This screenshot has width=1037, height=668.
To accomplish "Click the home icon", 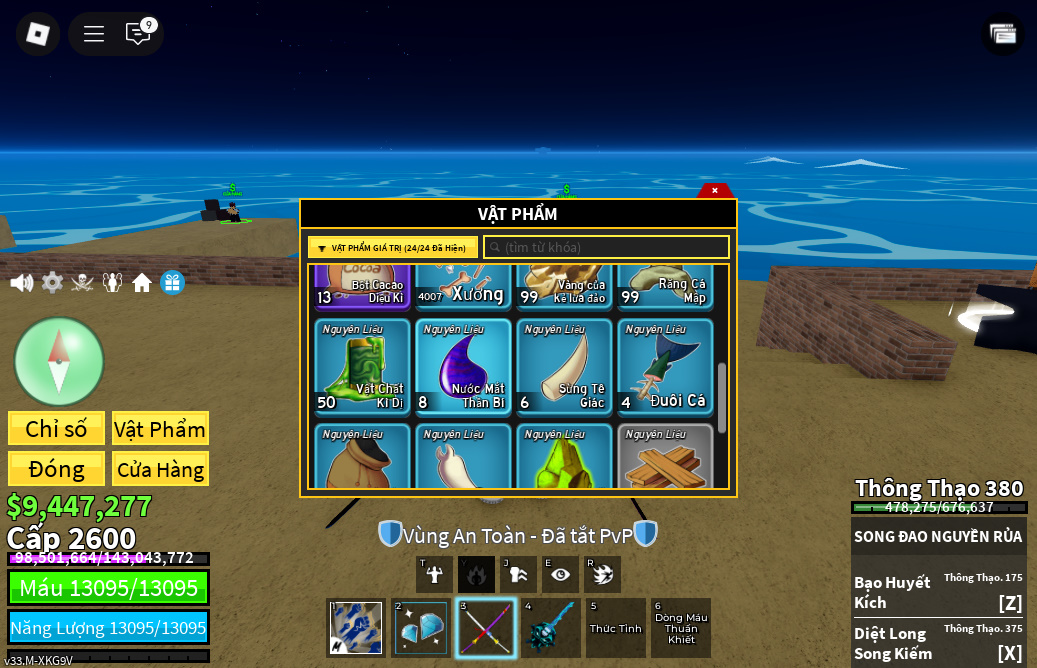I will point(142,283).
